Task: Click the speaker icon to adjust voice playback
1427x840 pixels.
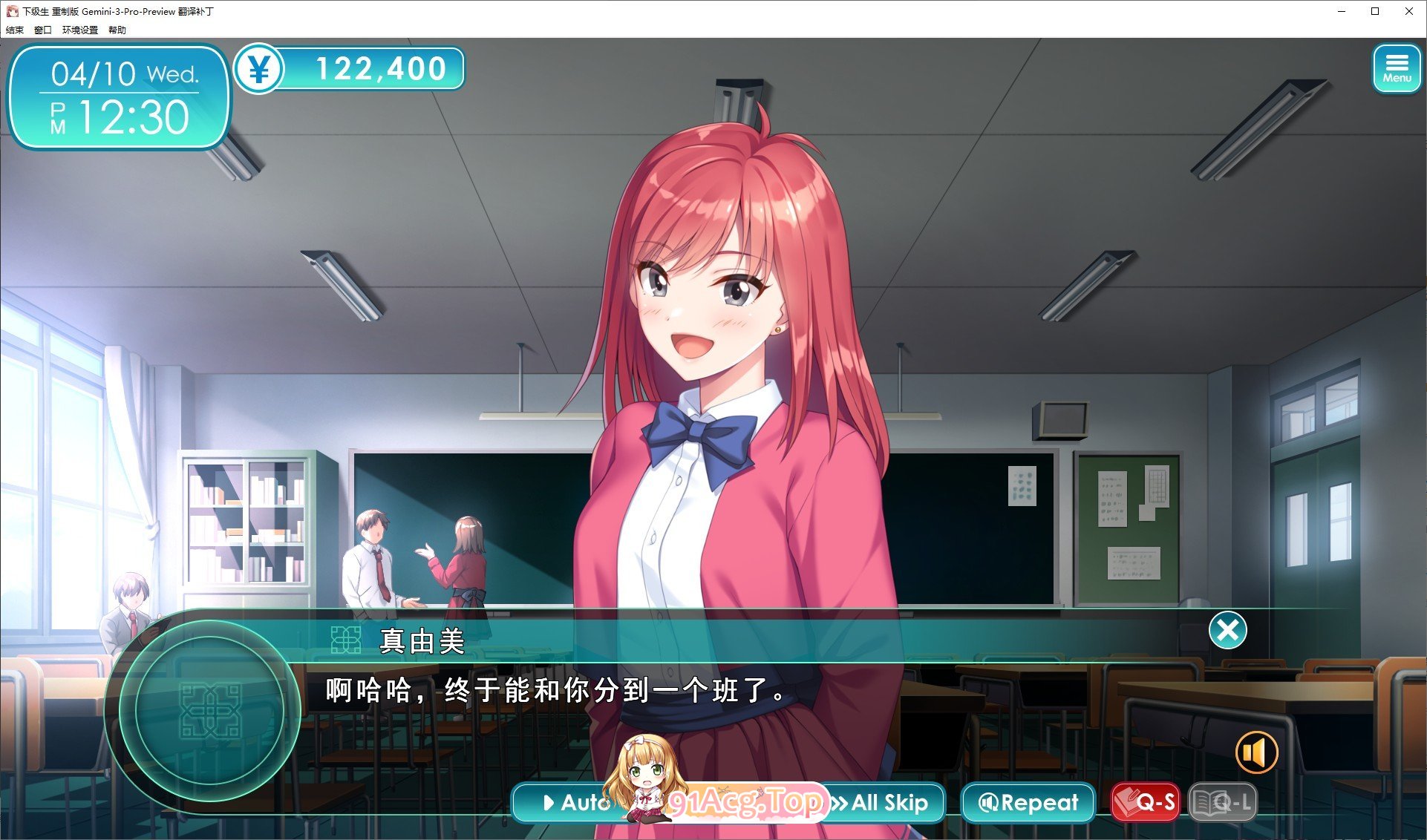Action: click(x=1255, y=752)
